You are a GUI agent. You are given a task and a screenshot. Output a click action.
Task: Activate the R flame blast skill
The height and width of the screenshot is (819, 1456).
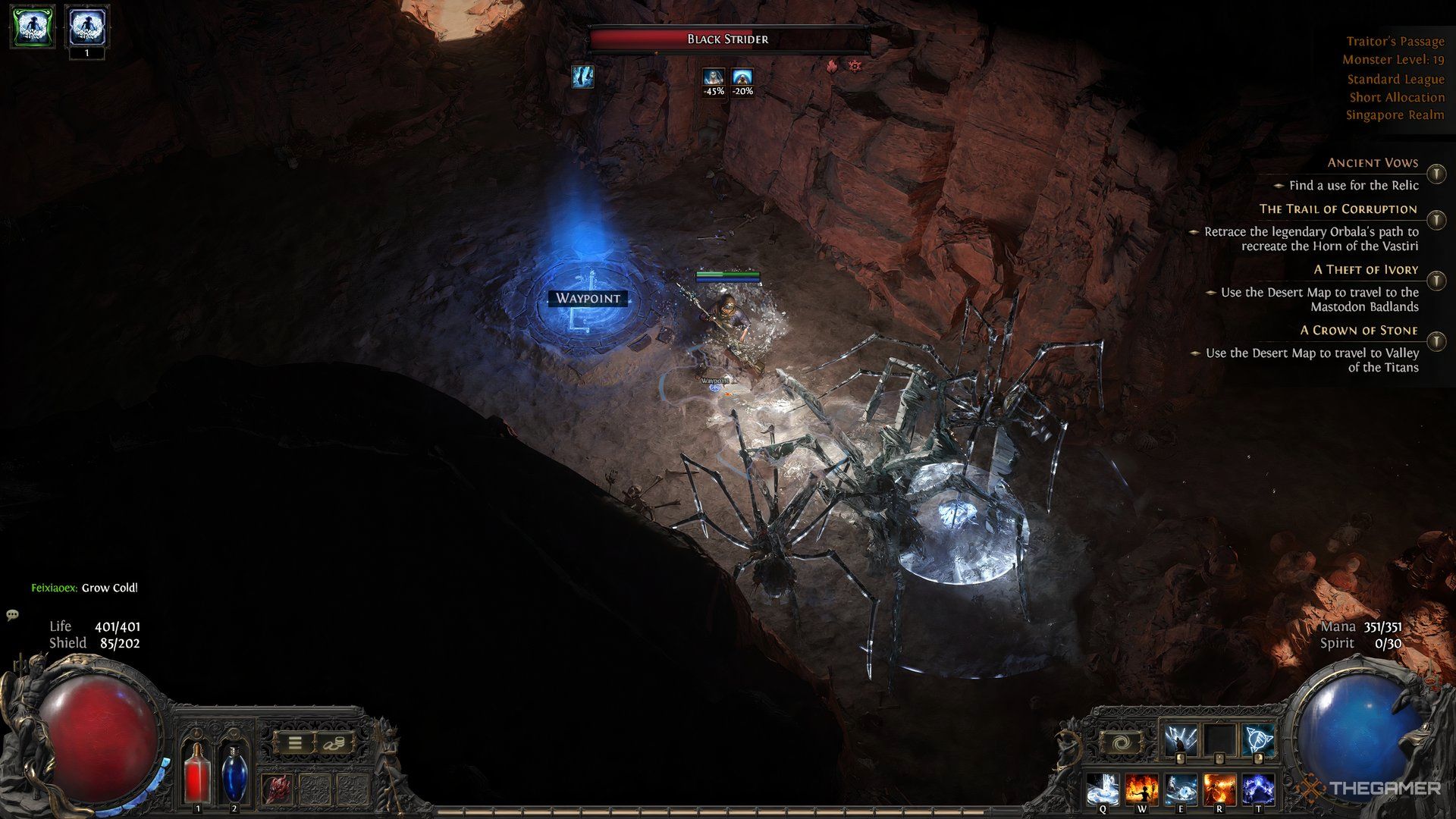tap(1219, 790)
